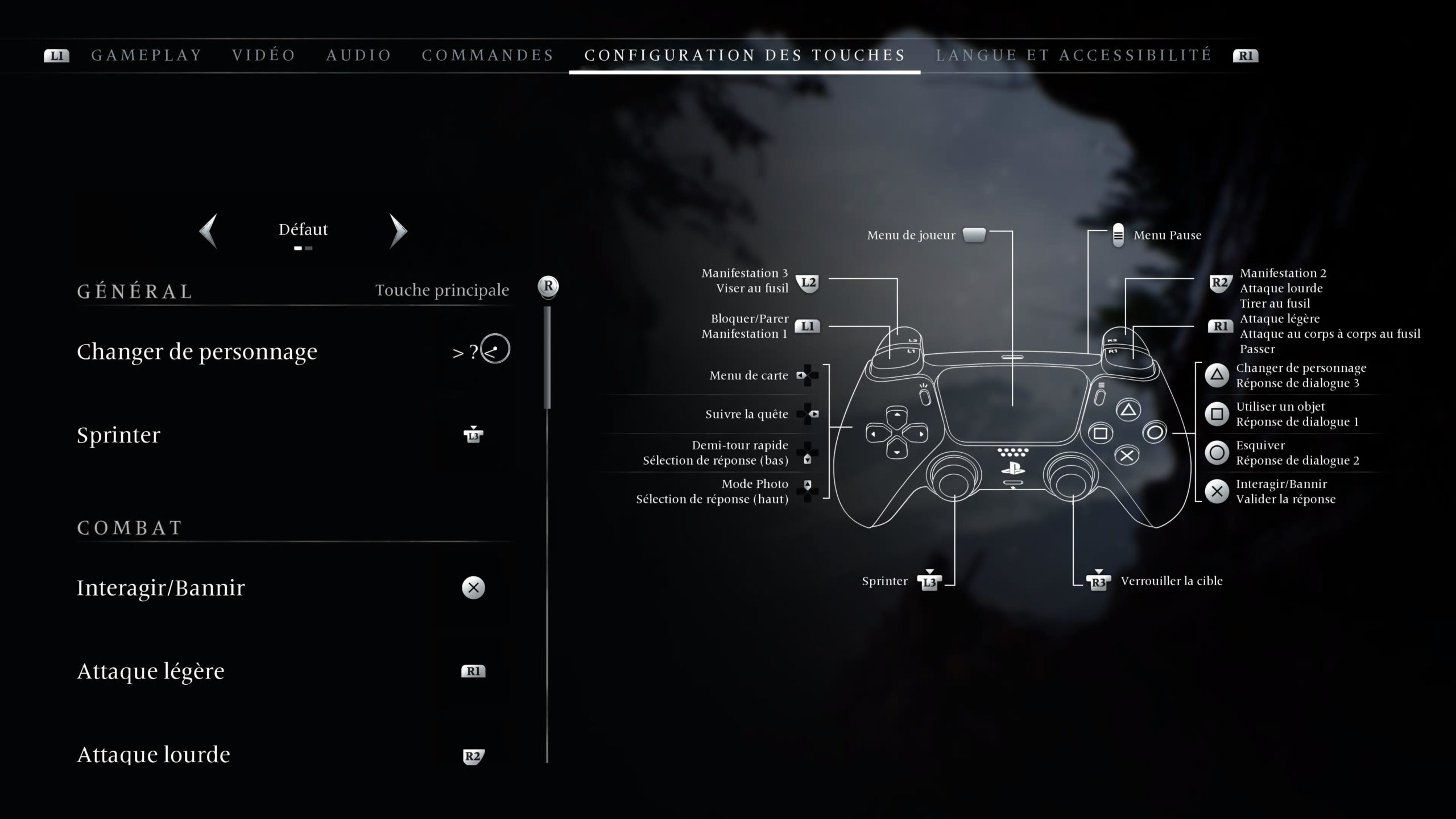Click the left arrow beside Défaut preset

pyautogui.click(x=209, y=230)
